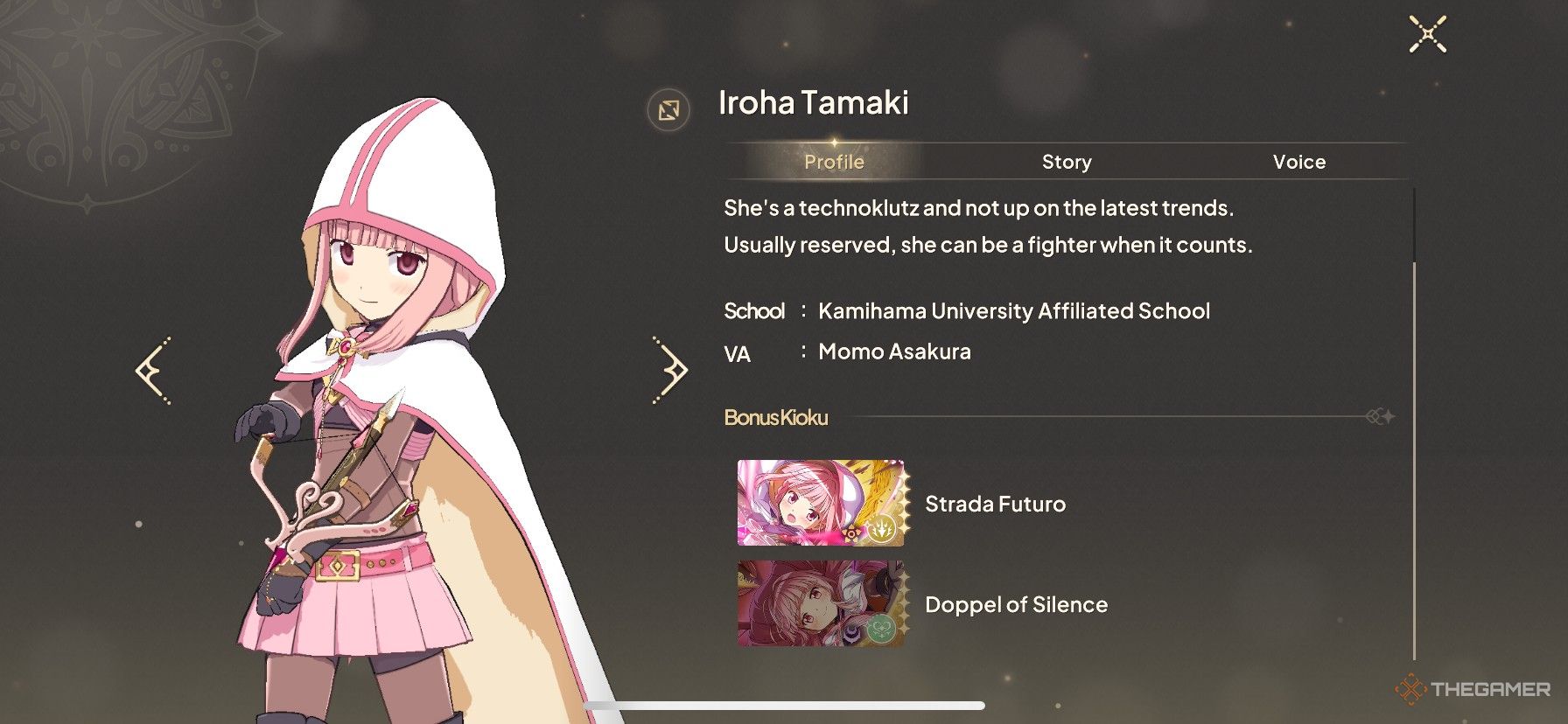This screenshot has width=1568, height=724.
Task: Show the previous character with left arrow
Action: coord(154,371)
